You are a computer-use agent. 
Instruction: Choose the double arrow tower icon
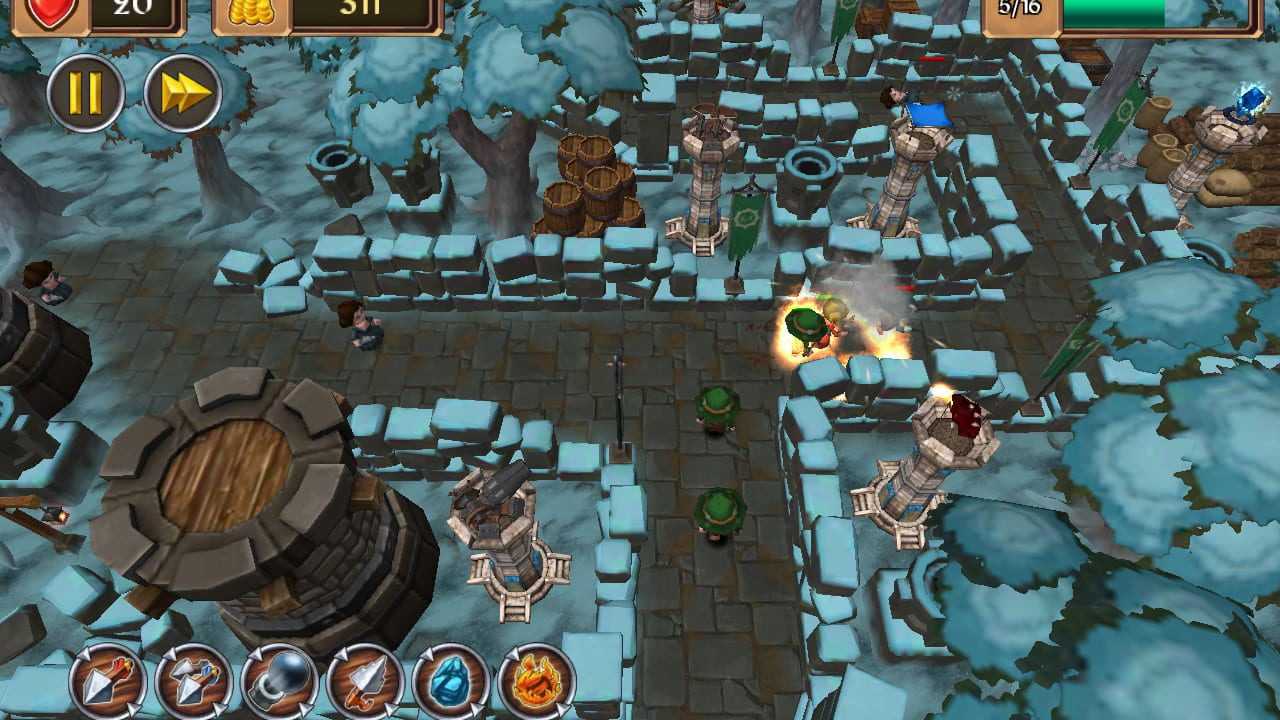point(194,682)
